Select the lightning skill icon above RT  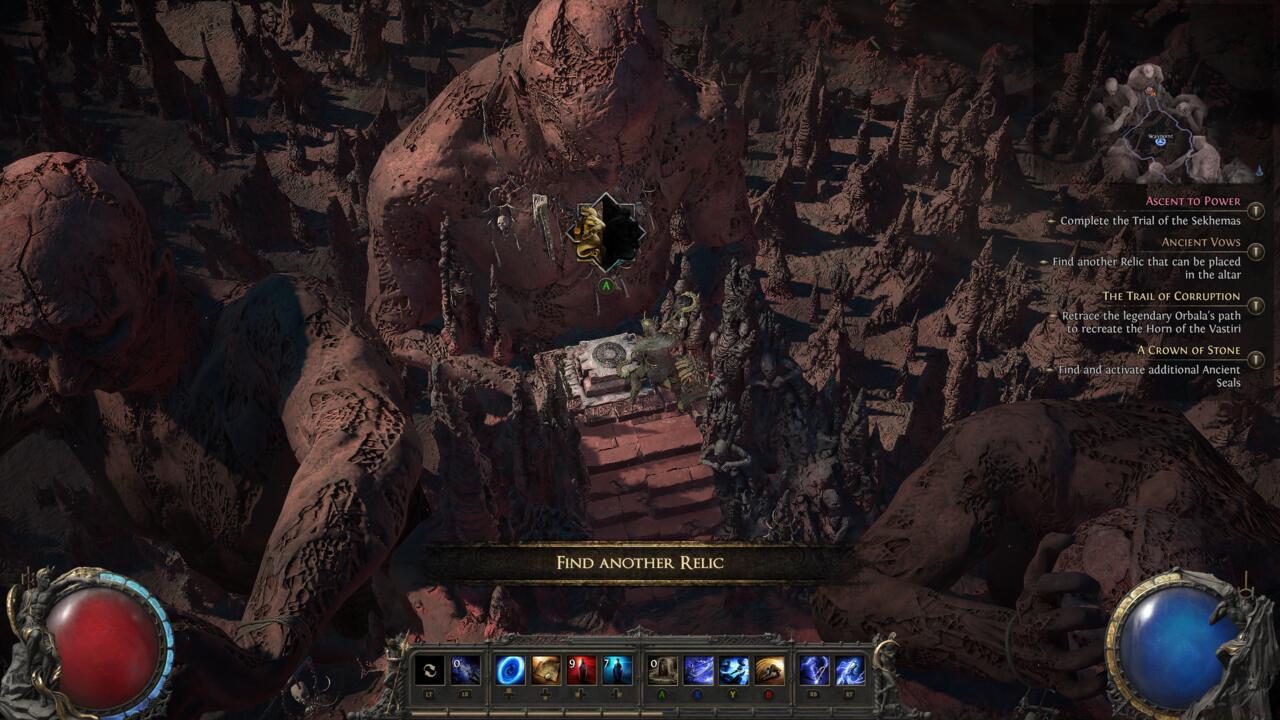(849, 668)
